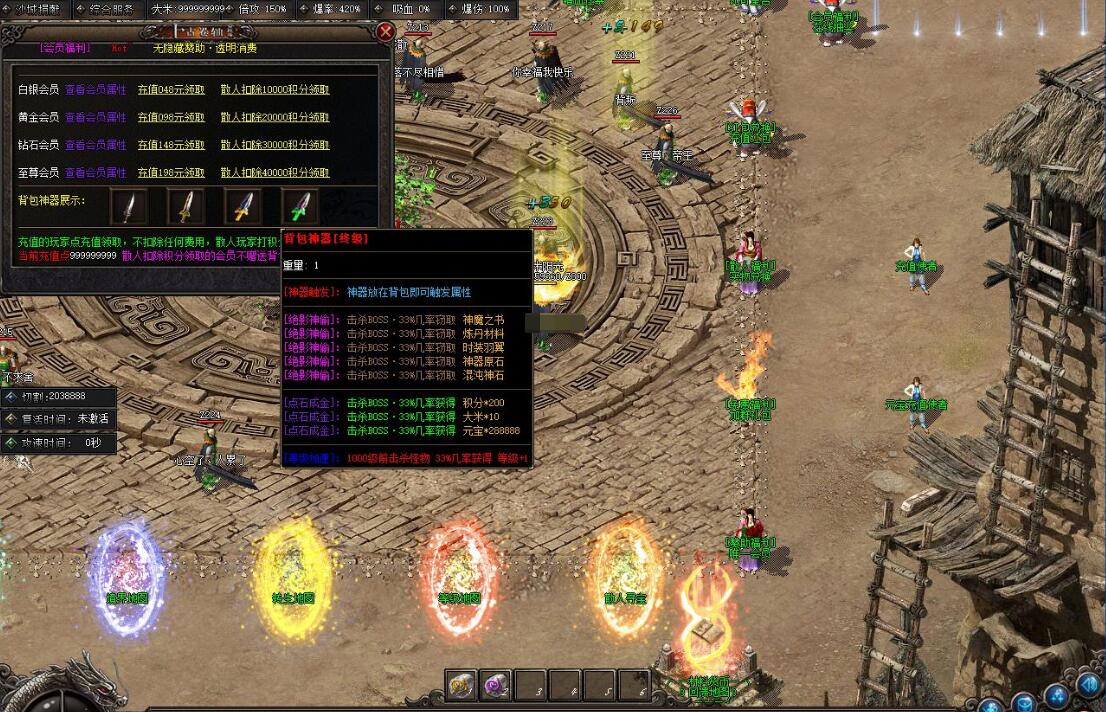Viewport: 1106px width, 712px height.
Task: Choose 散人扣除10000积分领取 option
Action: (275, 89)
